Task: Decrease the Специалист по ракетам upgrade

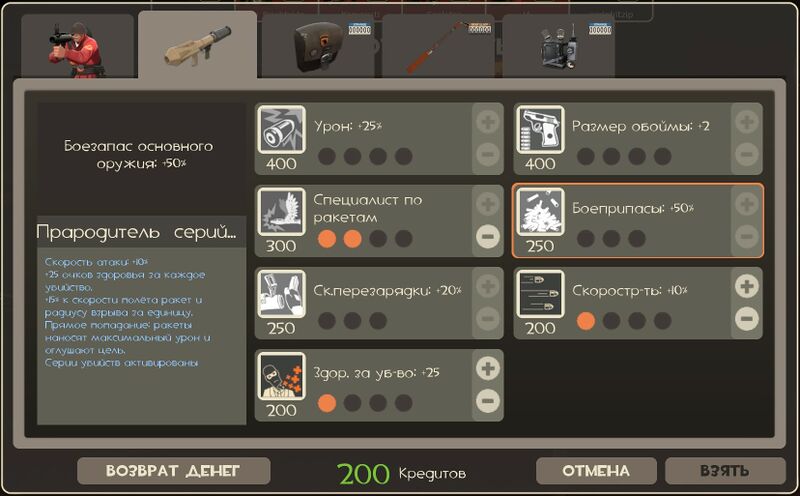Action: tap(487, 237)
